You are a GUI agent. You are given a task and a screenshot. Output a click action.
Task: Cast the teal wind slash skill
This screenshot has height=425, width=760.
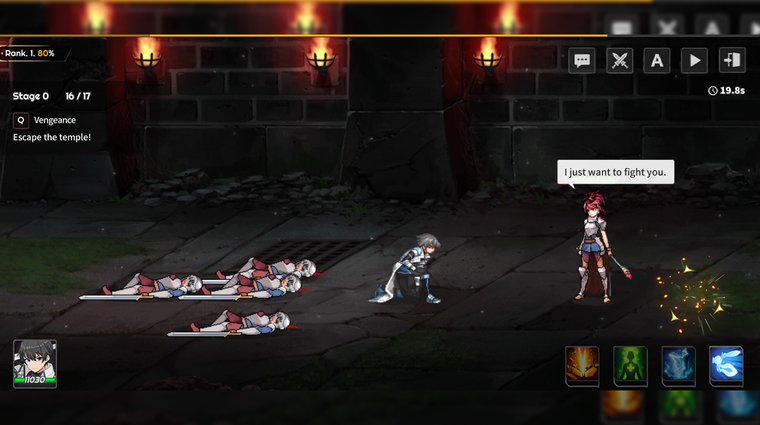click(678, 366)
